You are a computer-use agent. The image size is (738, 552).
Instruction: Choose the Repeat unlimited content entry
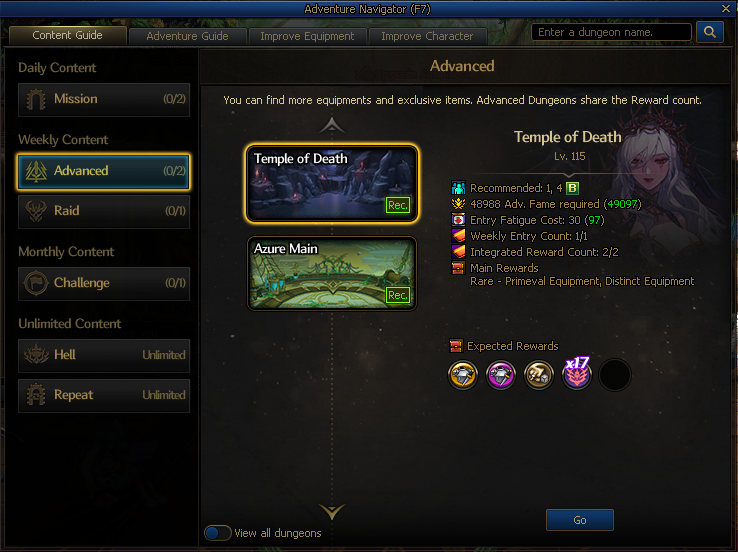coord(103,395)
